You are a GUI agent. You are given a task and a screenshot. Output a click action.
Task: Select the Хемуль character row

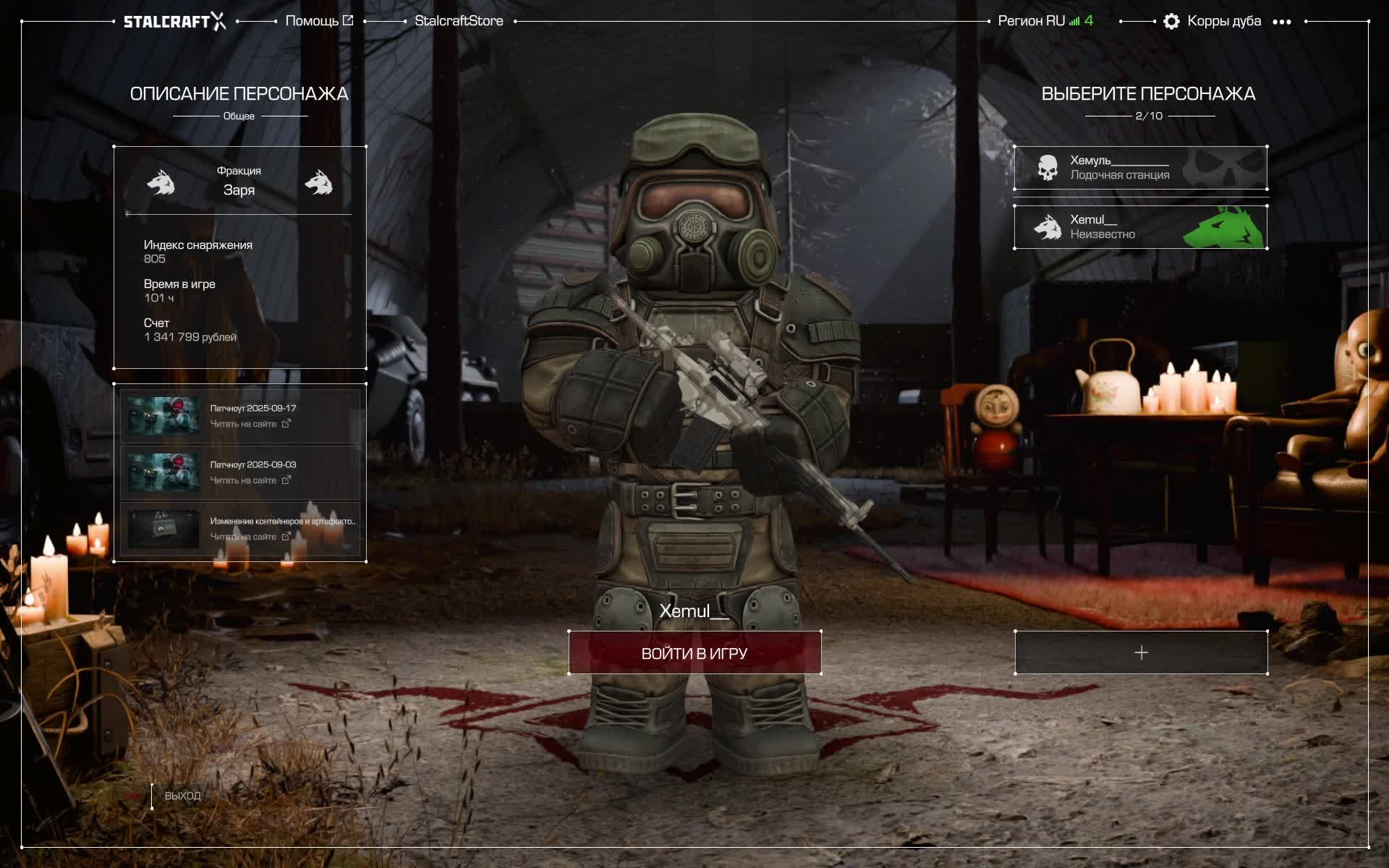coord(1140,168)
